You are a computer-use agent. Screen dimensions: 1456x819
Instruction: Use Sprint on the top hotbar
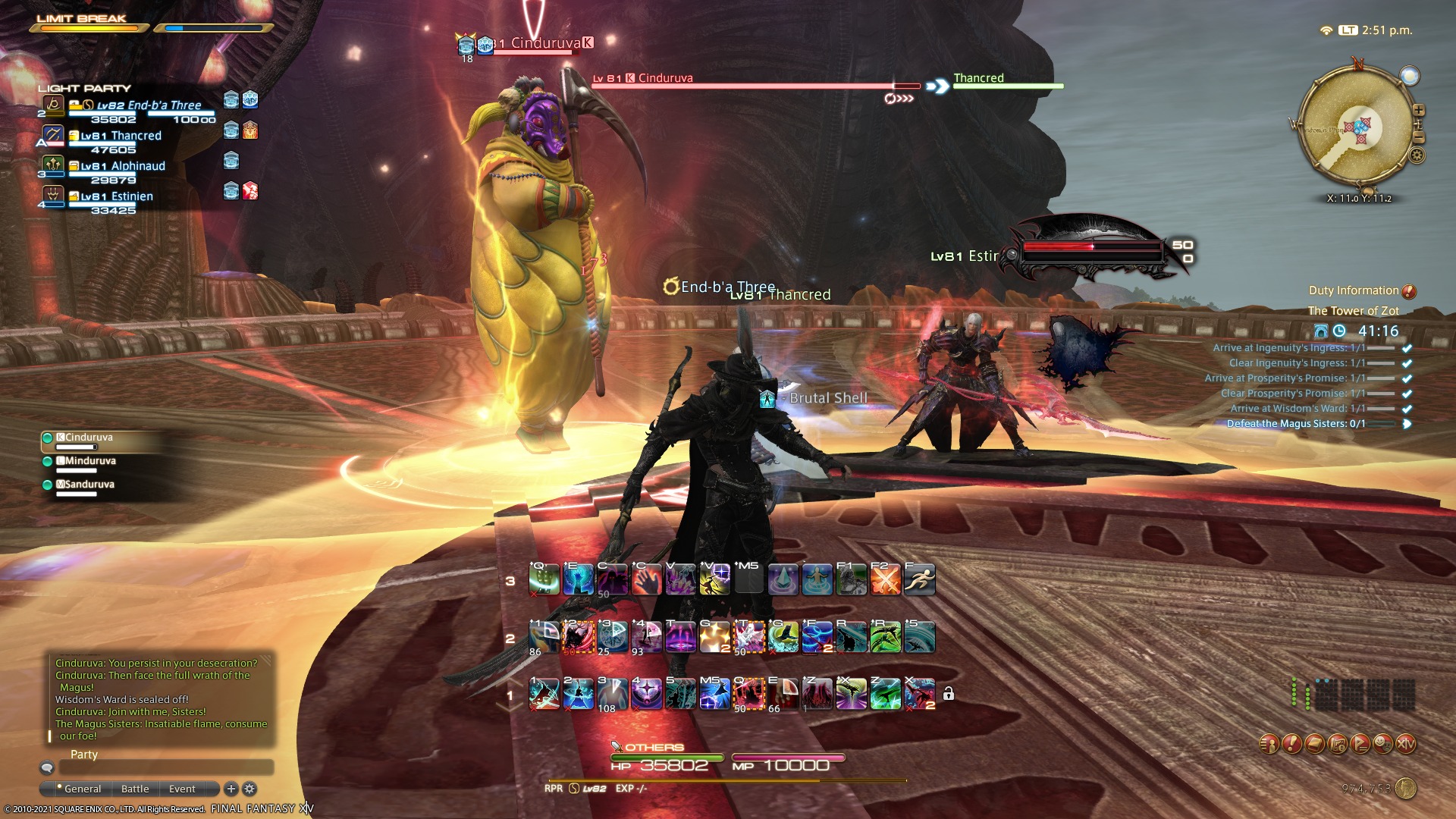[x=920, y=579]
